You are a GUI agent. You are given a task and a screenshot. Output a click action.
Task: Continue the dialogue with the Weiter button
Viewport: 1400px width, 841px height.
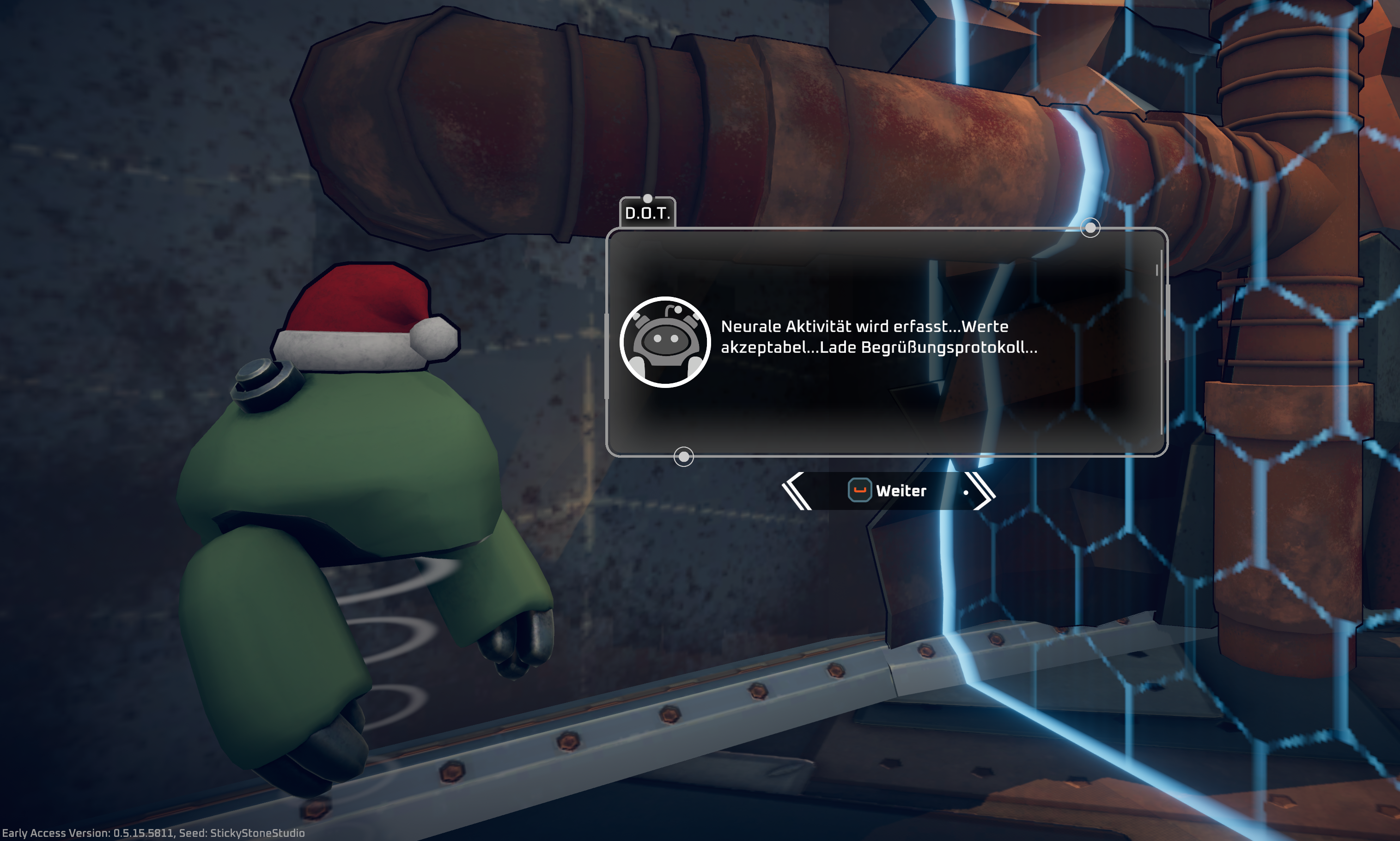click(888, 491)
